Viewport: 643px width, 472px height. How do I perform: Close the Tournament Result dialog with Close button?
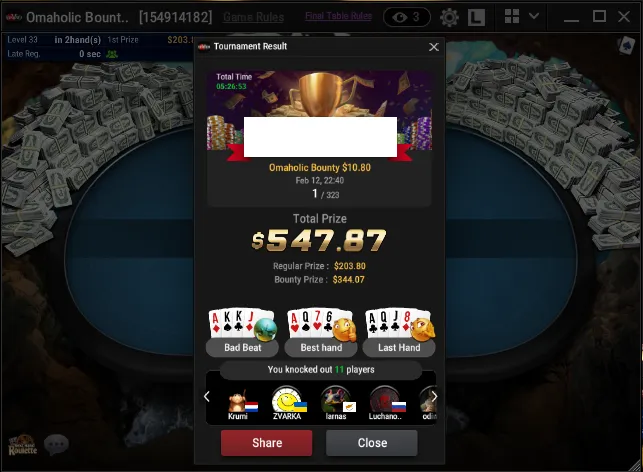(372, 443)
